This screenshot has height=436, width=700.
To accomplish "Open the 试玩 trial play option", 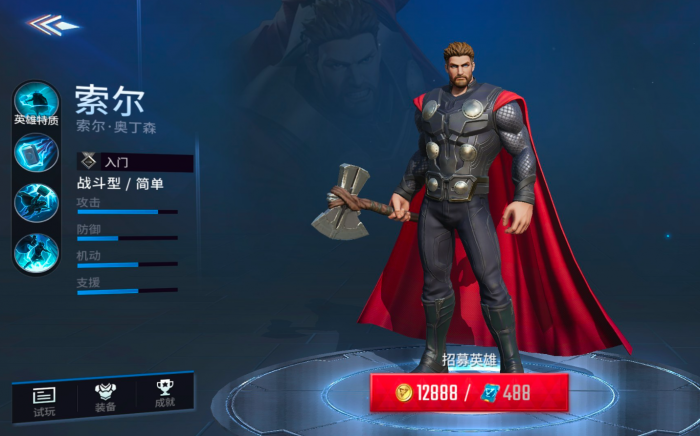I will pyautogui.click(x=44, y=399).
